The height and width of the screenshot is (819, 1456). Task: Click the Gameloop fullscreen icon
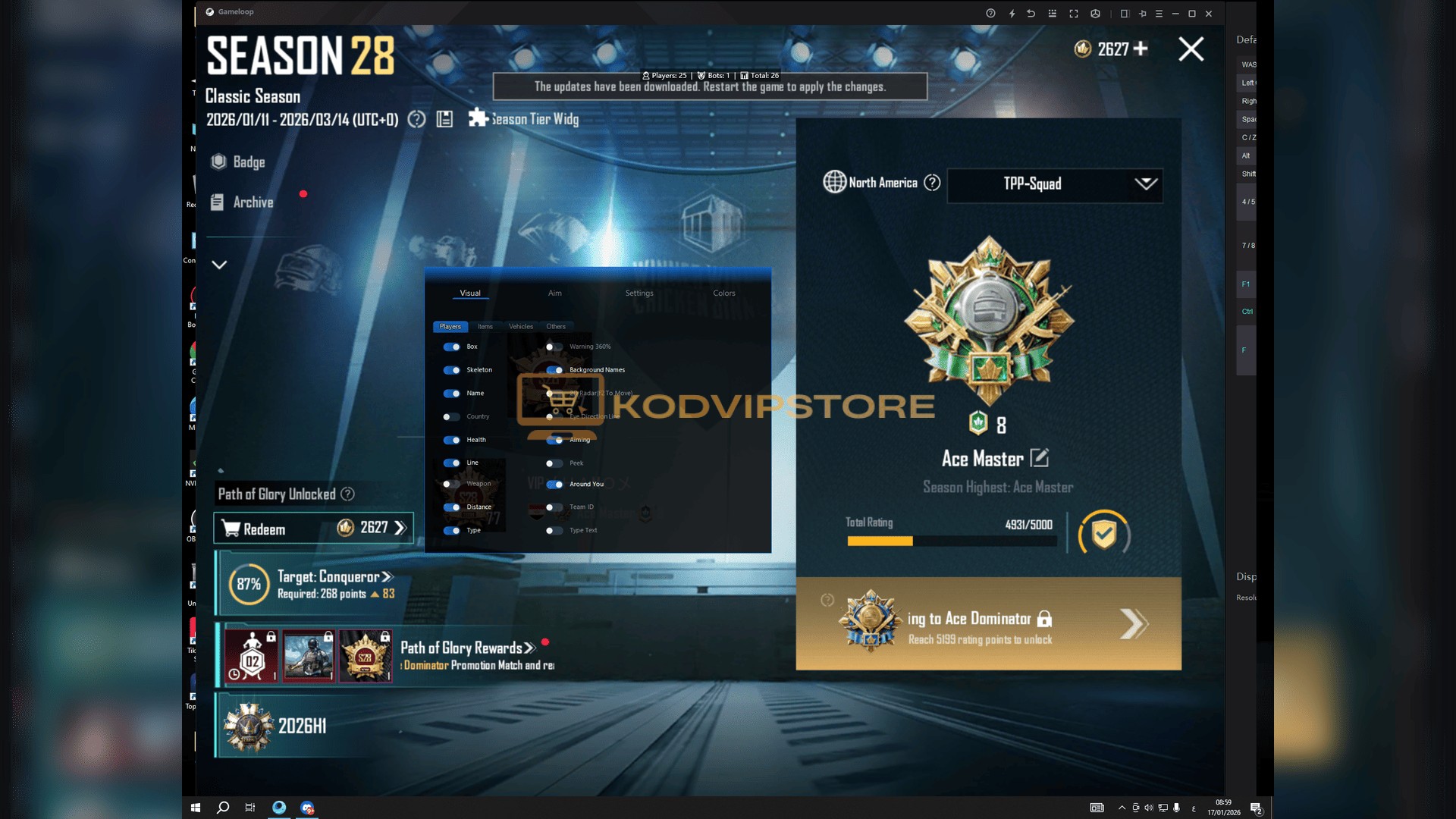[x=1074, y=13]
